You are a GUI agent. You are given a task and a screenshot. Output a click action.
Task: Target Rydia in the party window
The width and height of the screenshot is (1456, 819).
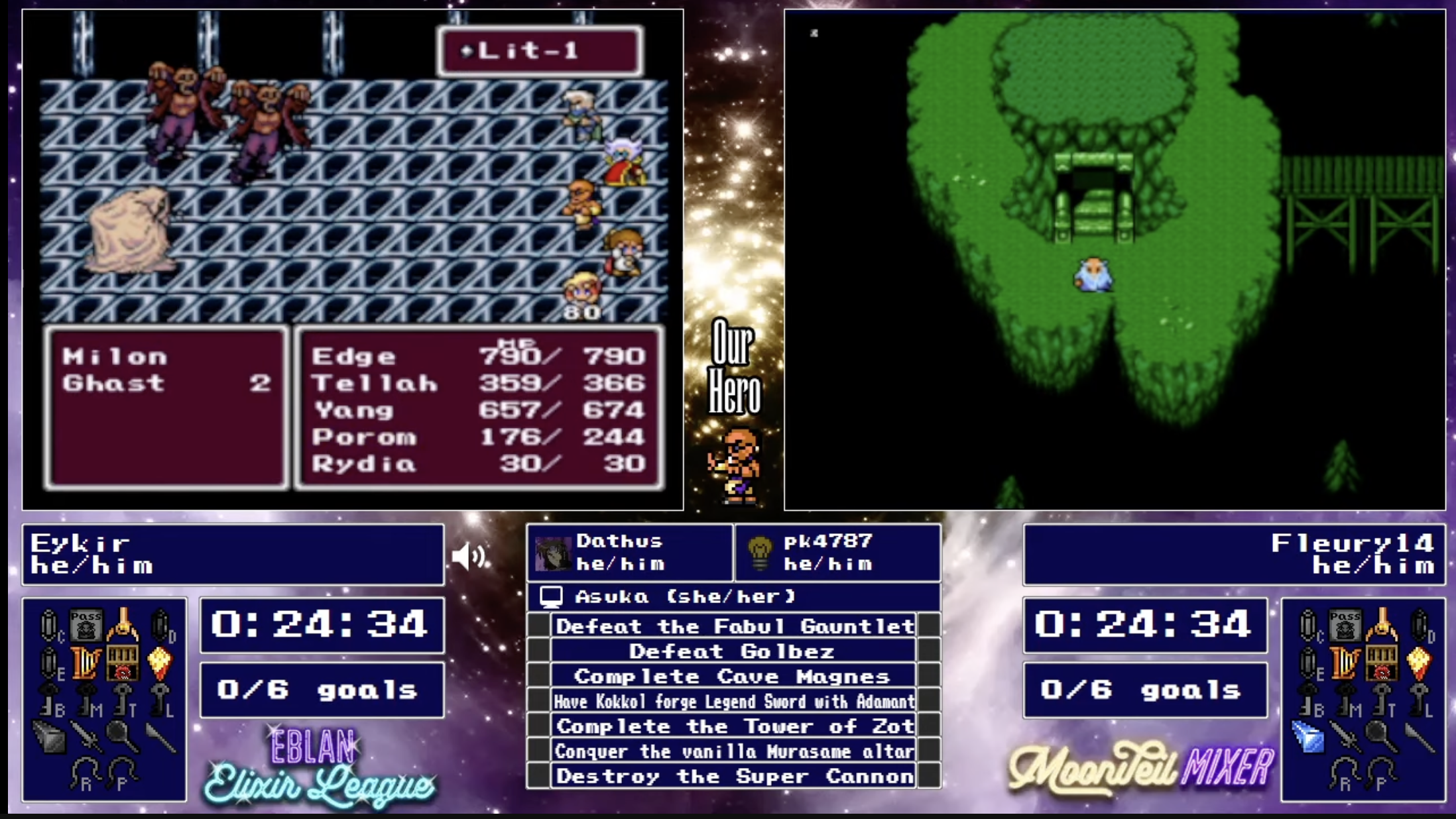coord(364,464)
